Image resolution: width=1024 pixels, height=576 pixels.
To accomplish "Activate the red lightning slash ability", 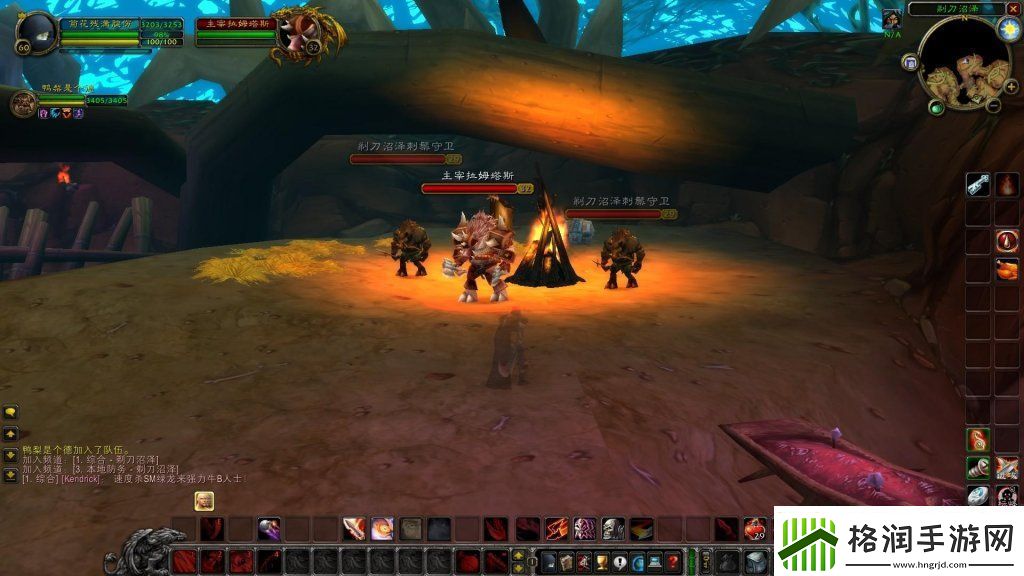I will [557, 528].
